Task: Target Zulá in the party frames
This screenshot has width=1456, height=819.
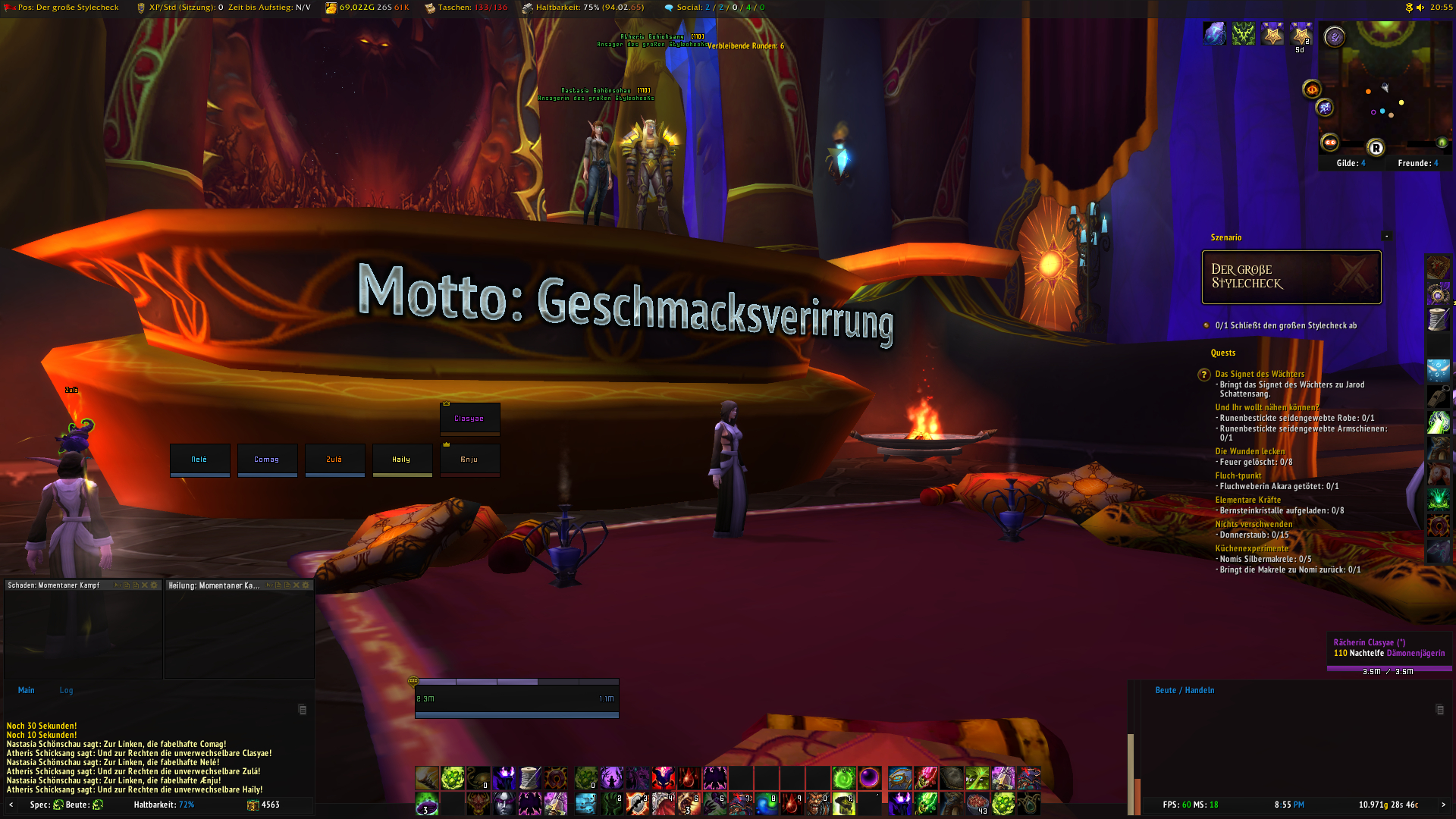Action: click(334, 460)
